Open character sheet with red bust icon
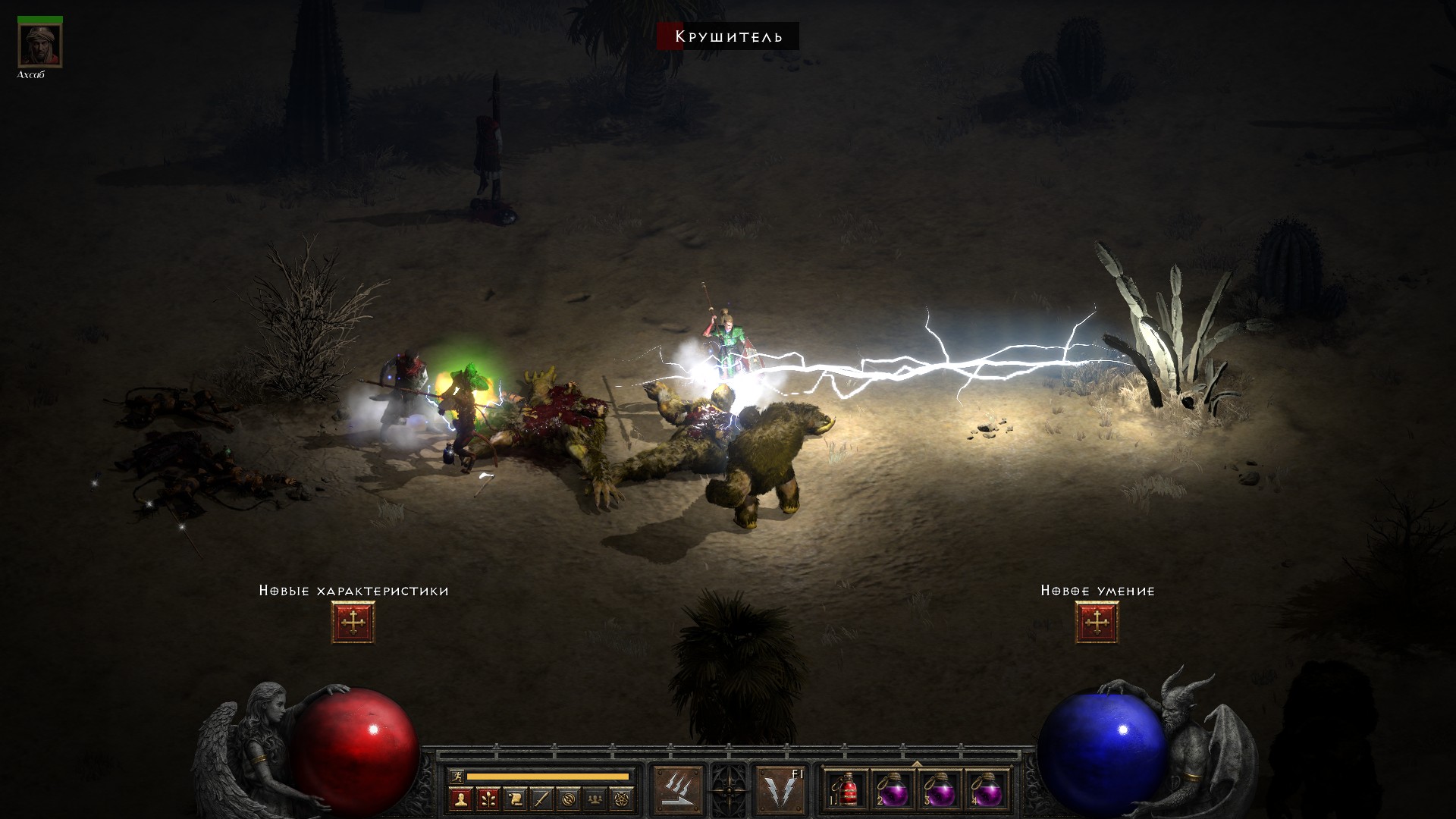 [460, 799]
